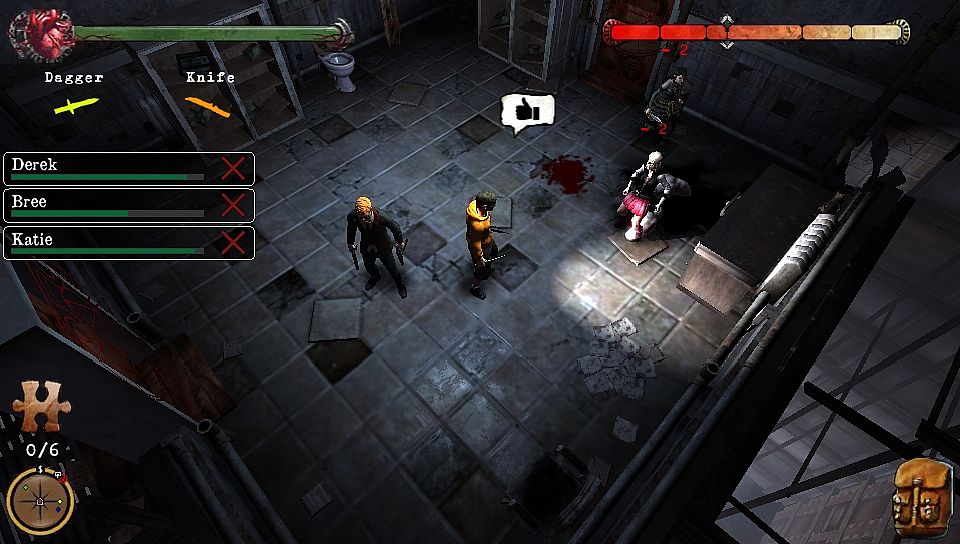The image size is (960, 544).
Task: Click the red X beside Derek
Action: click(233, 167)
